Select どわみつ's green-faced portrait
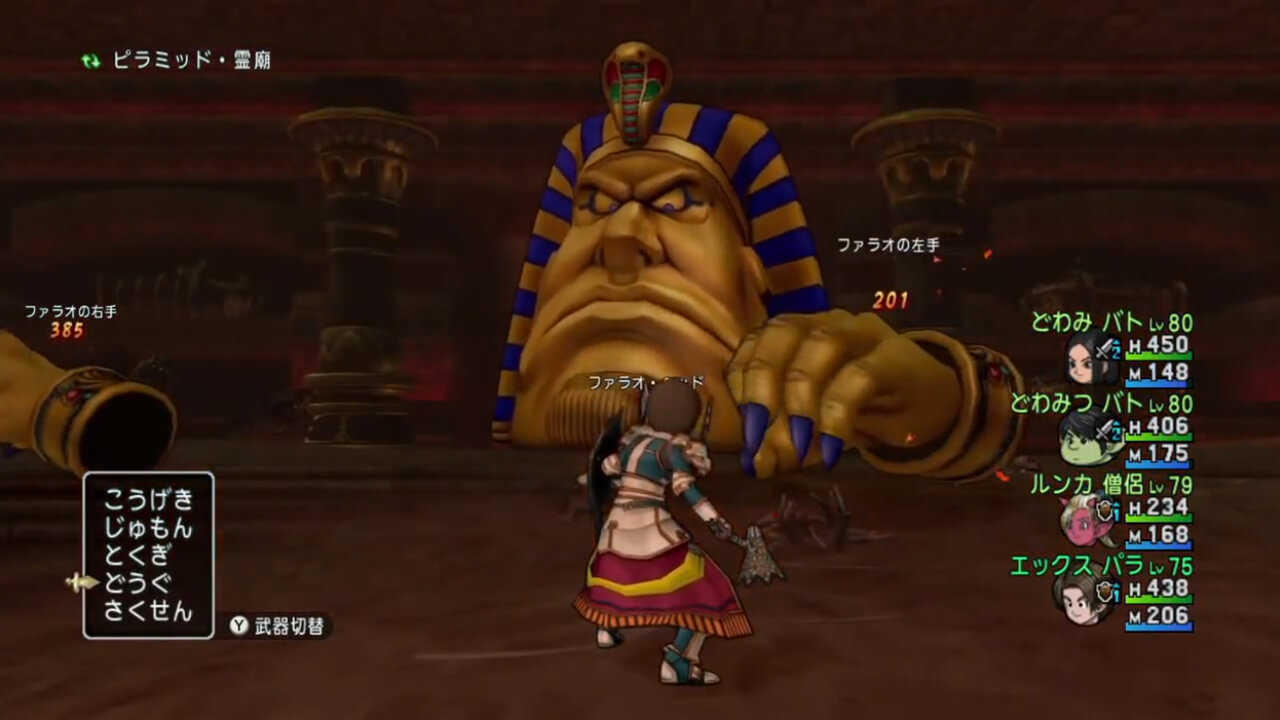This screenshot has width=1280, height=720. coord(1085,438)
